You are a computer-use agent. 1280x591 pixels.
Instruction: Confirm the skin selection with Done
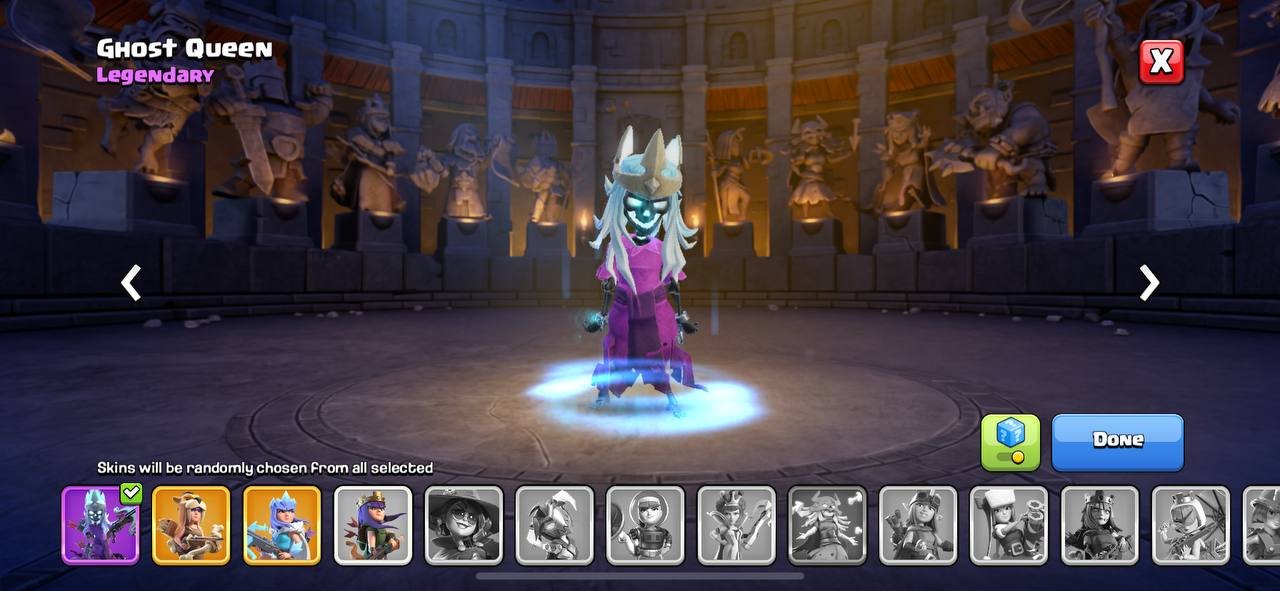pyautogui.click(x=1117, y=441)
